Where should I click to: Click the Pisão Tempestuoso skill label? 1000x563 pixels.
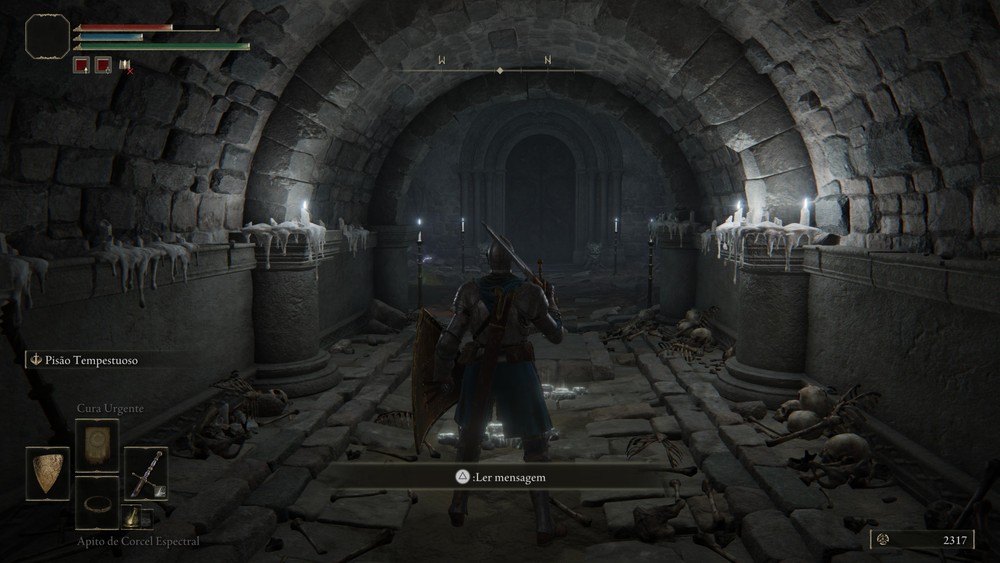(x=88, y=360)
